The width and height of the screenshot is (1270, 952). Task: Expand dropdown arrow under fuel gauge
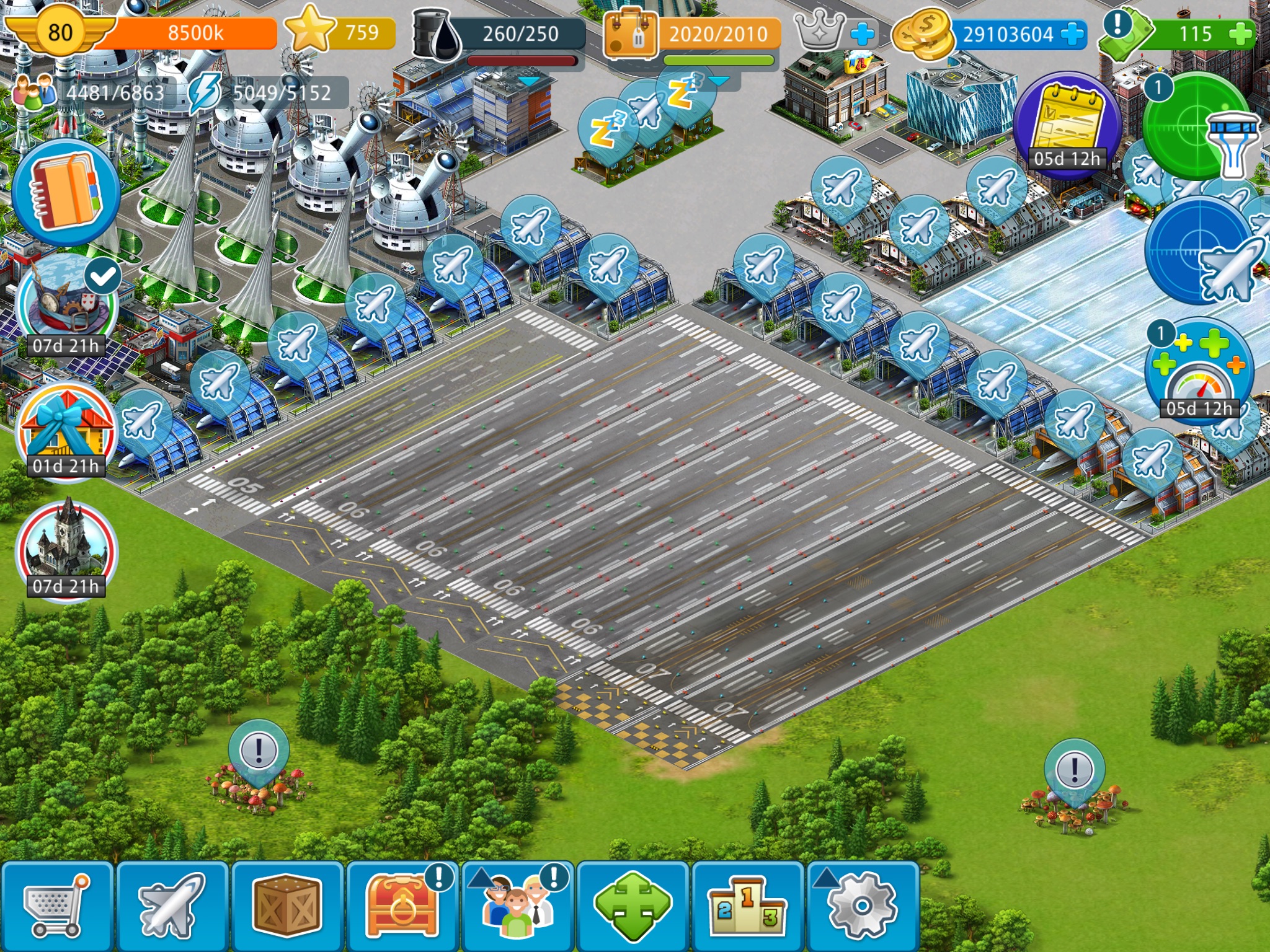[529, 81]
